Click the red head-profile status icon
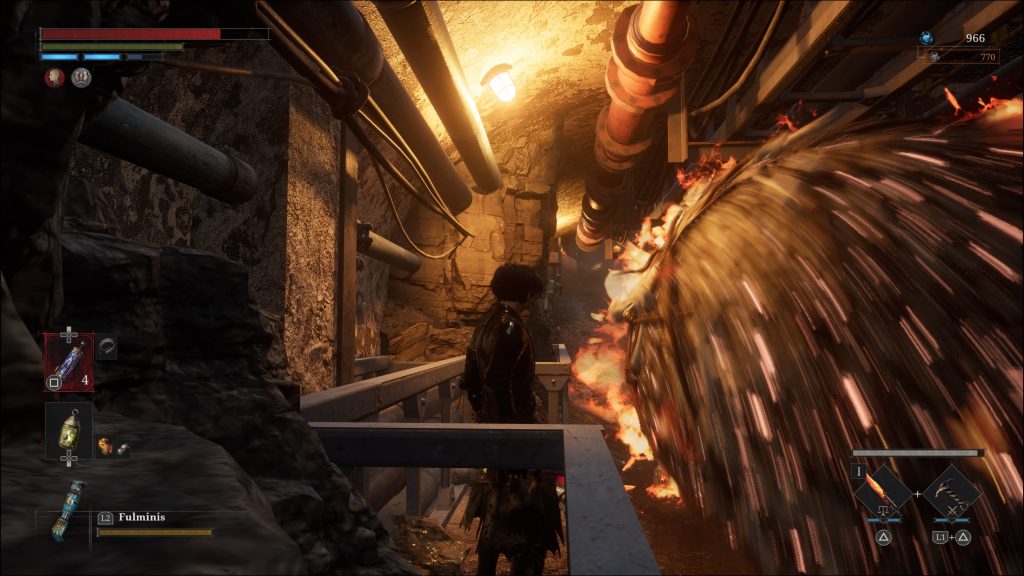The width and height of the screenshot is (1024, 576). click(x=54, y=77)
